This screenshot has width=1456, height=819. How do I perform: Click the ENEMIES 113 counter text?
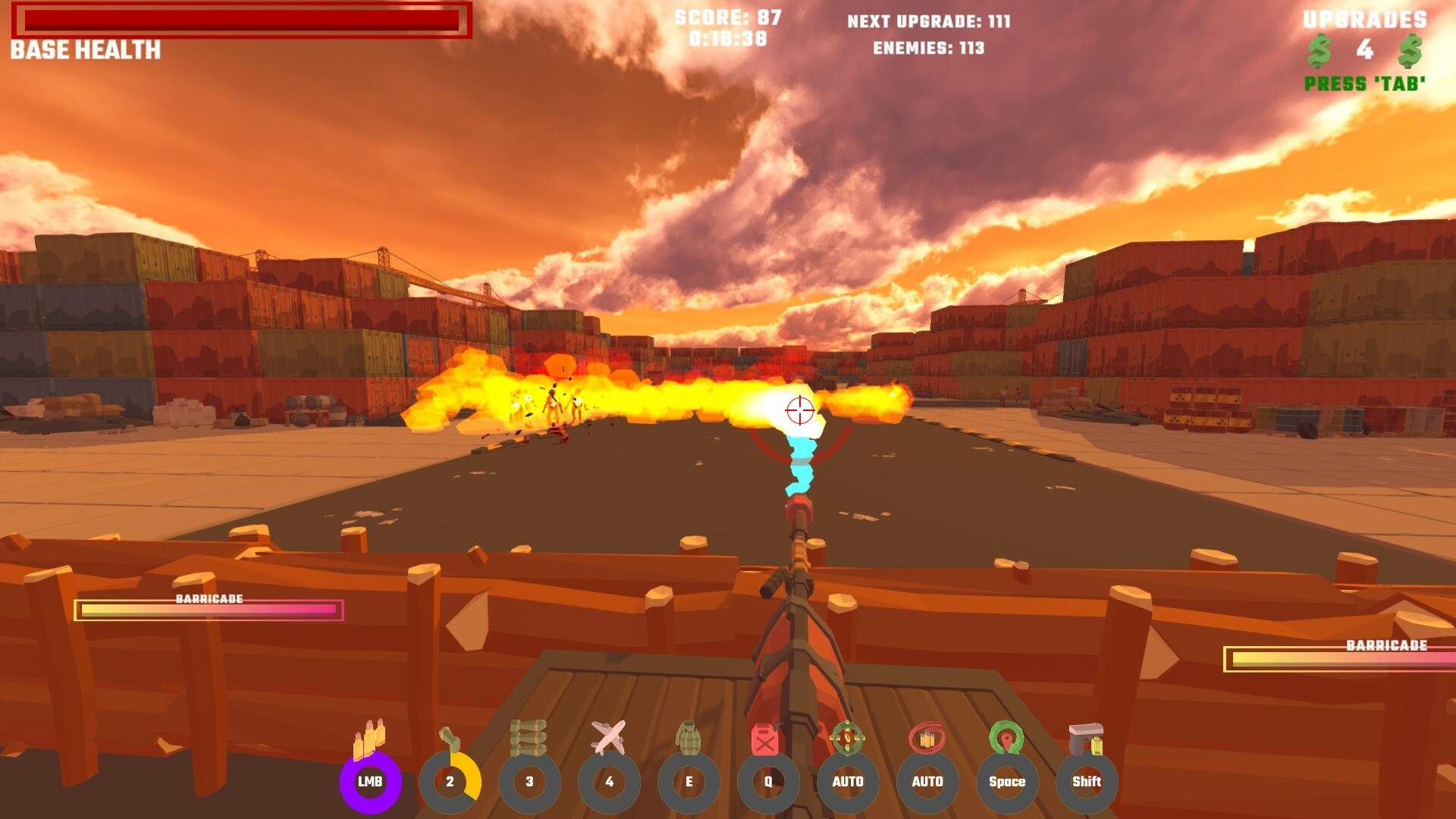[929, 49]
